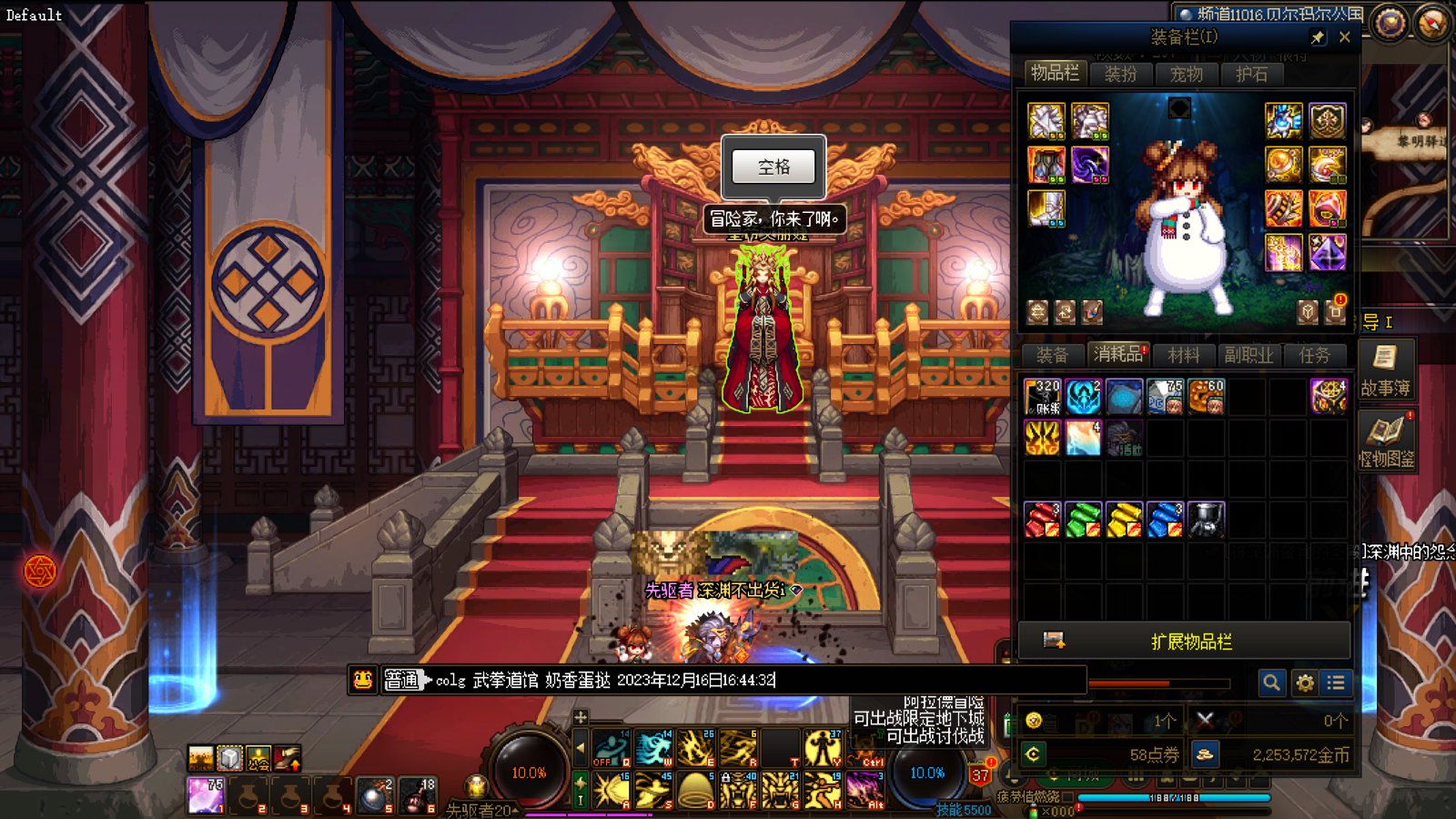Open the 副职业 category tab

point(1249,355)
